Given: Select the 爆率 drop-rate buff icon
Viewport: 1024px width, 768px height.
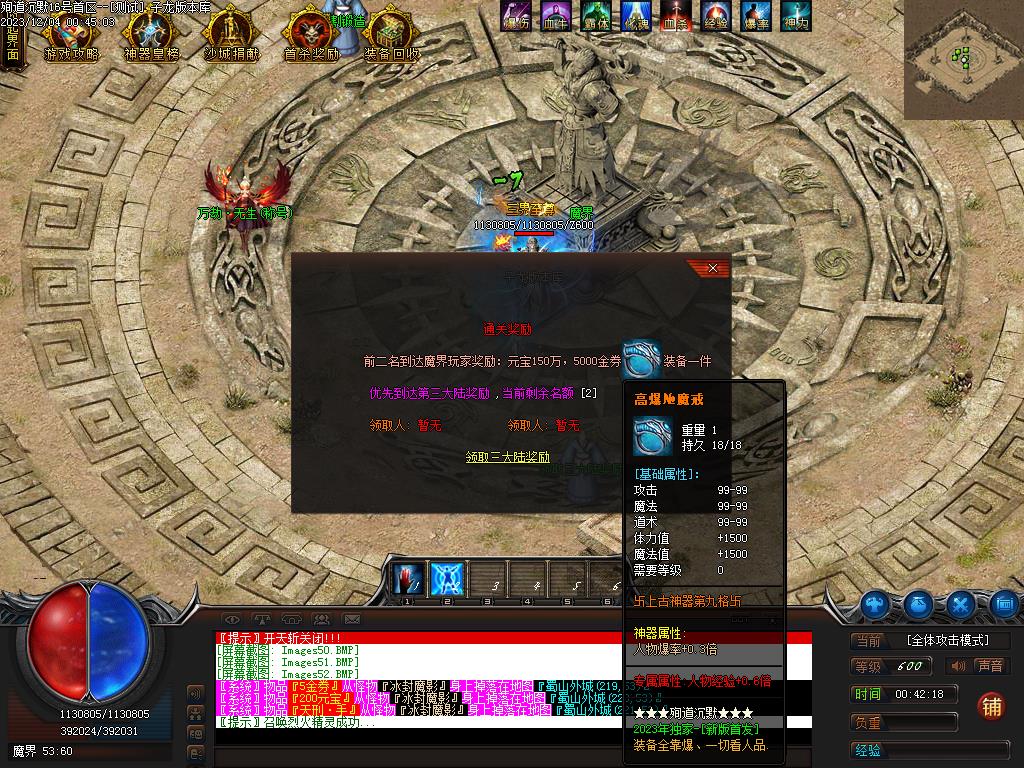Looking at the screenshot, I should (x=755, y=17).
